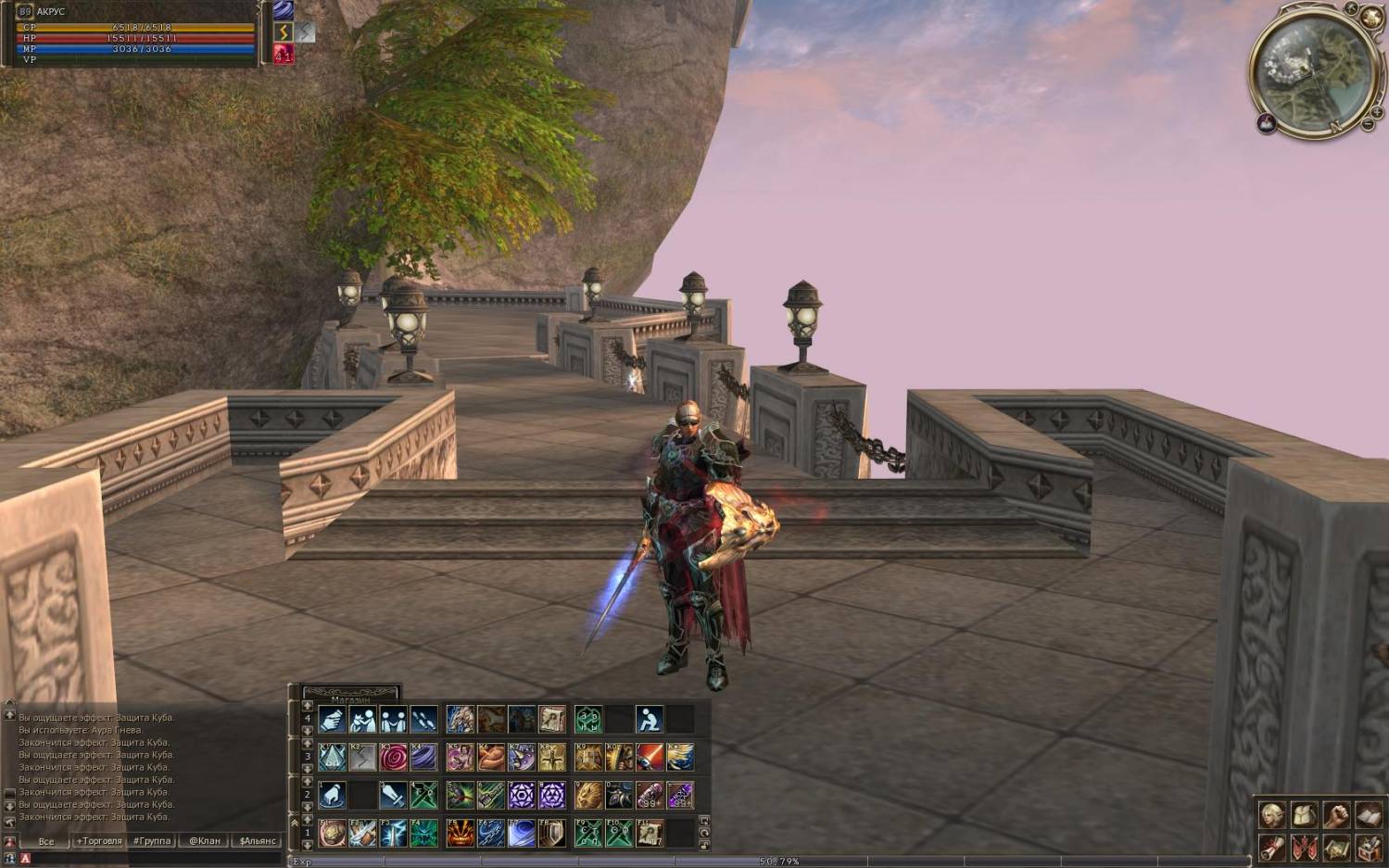The image size is (1389, 868).
Task: Switch to the Торговля chat tab
Action: [x=99, y=841]
